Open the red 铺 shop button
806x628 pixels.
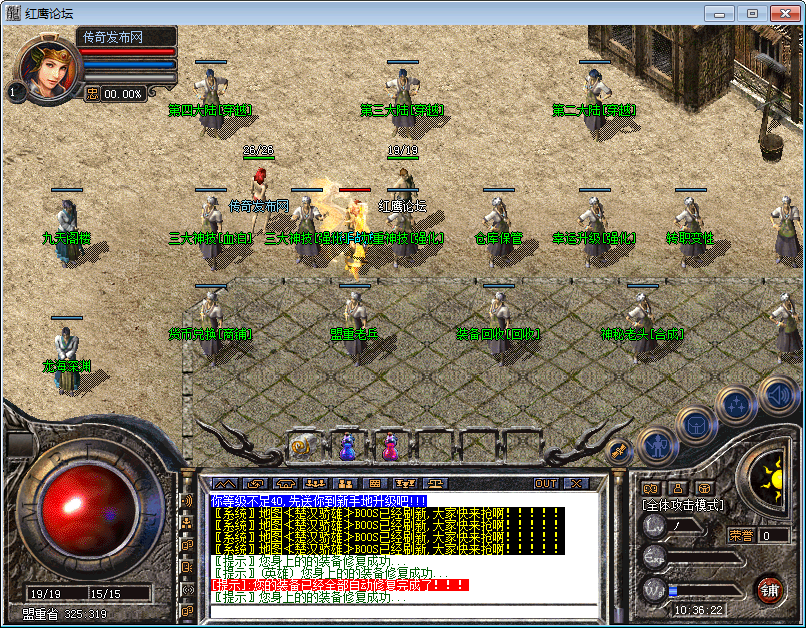tap(769, 589)
